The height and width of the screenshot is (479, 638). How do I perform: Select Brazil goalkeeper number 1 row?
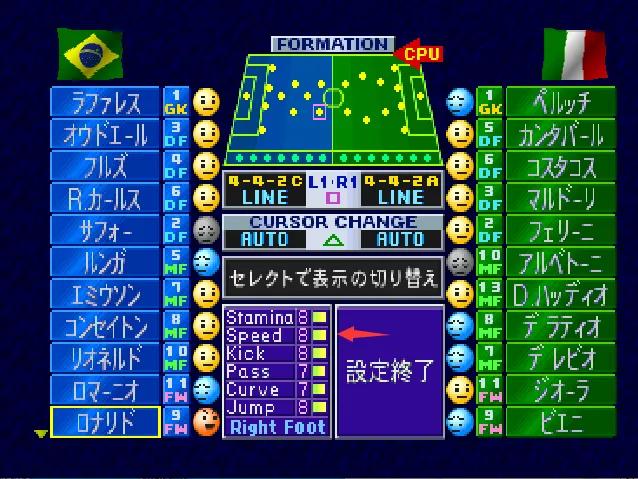pos(105,102)
